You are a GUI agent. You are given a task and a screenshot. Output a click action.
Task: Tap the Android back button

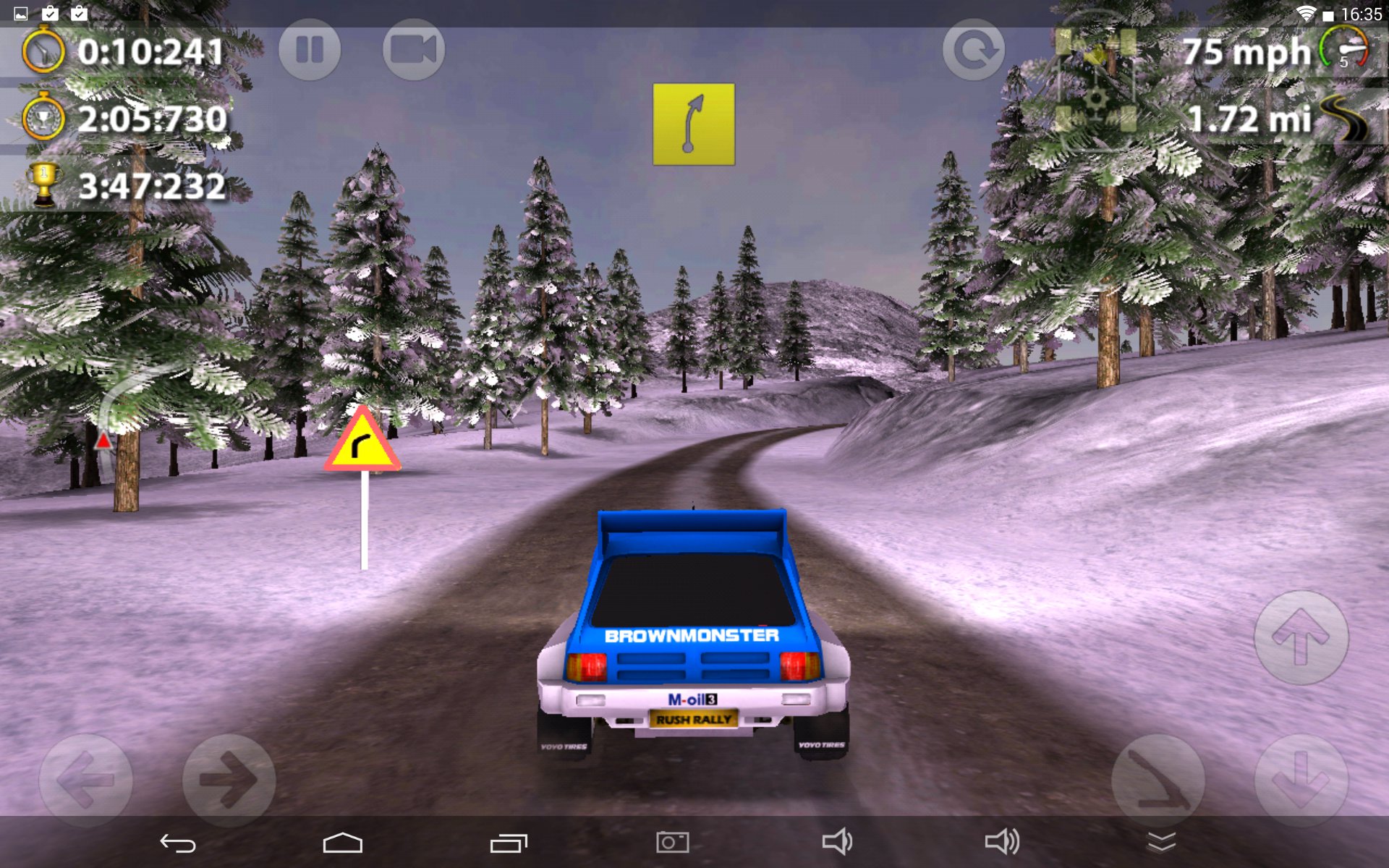pyautogui.click(x=178, y=843)
